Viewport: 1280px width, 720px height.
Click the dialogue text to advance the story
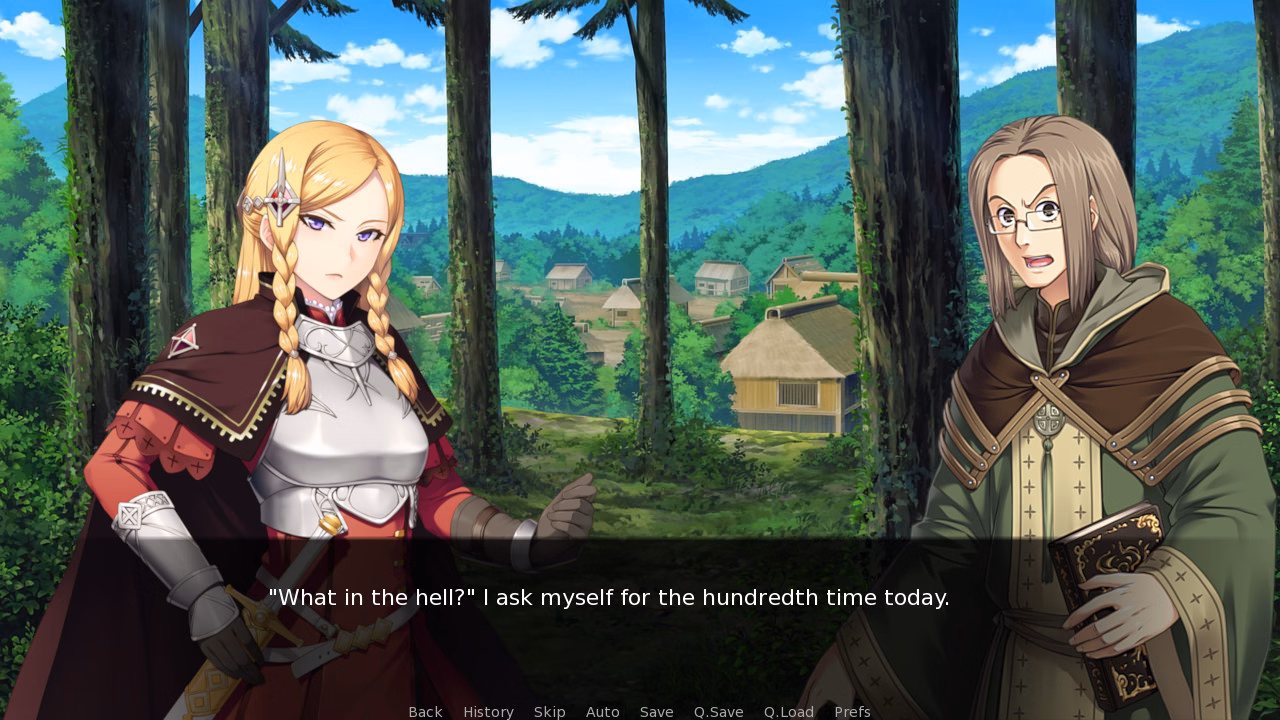[608, 598]
